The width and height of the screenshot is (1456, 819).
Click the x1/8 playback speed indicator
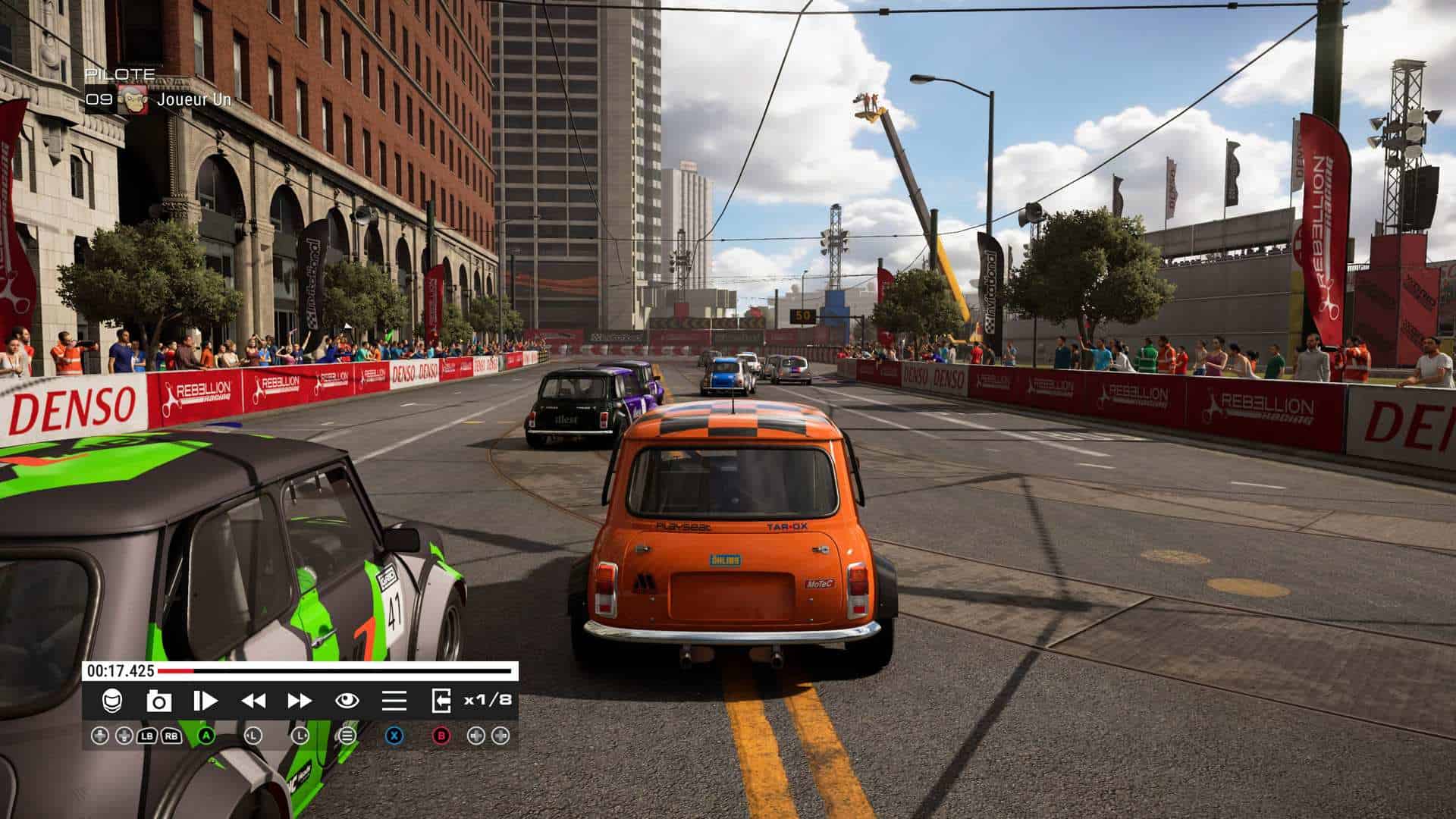pos(488,700)
